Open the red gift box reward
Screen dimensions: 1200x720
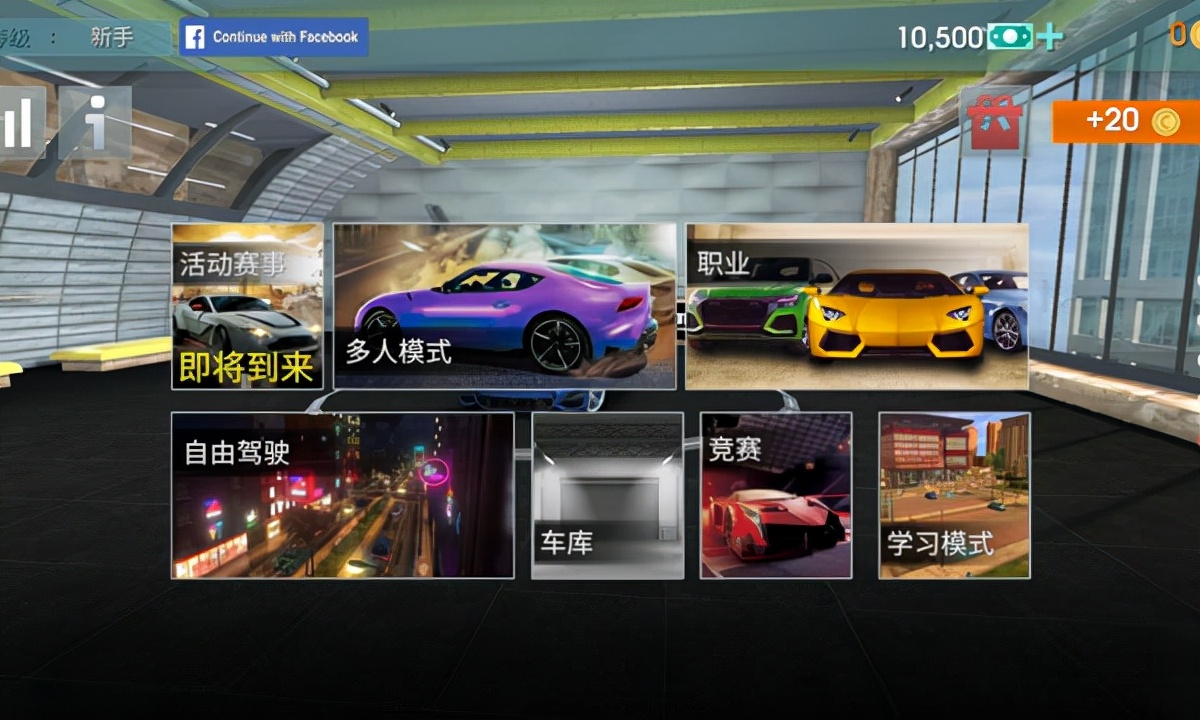pyautogui.click(x=994, y=121)
